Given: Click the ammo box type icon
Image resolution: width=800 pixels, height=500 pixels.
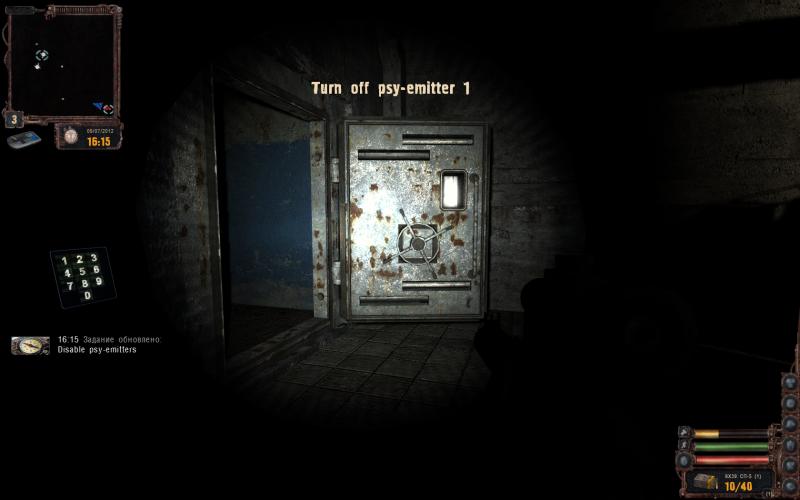Looking at the screenshot, I should click(x=706, y=483).
